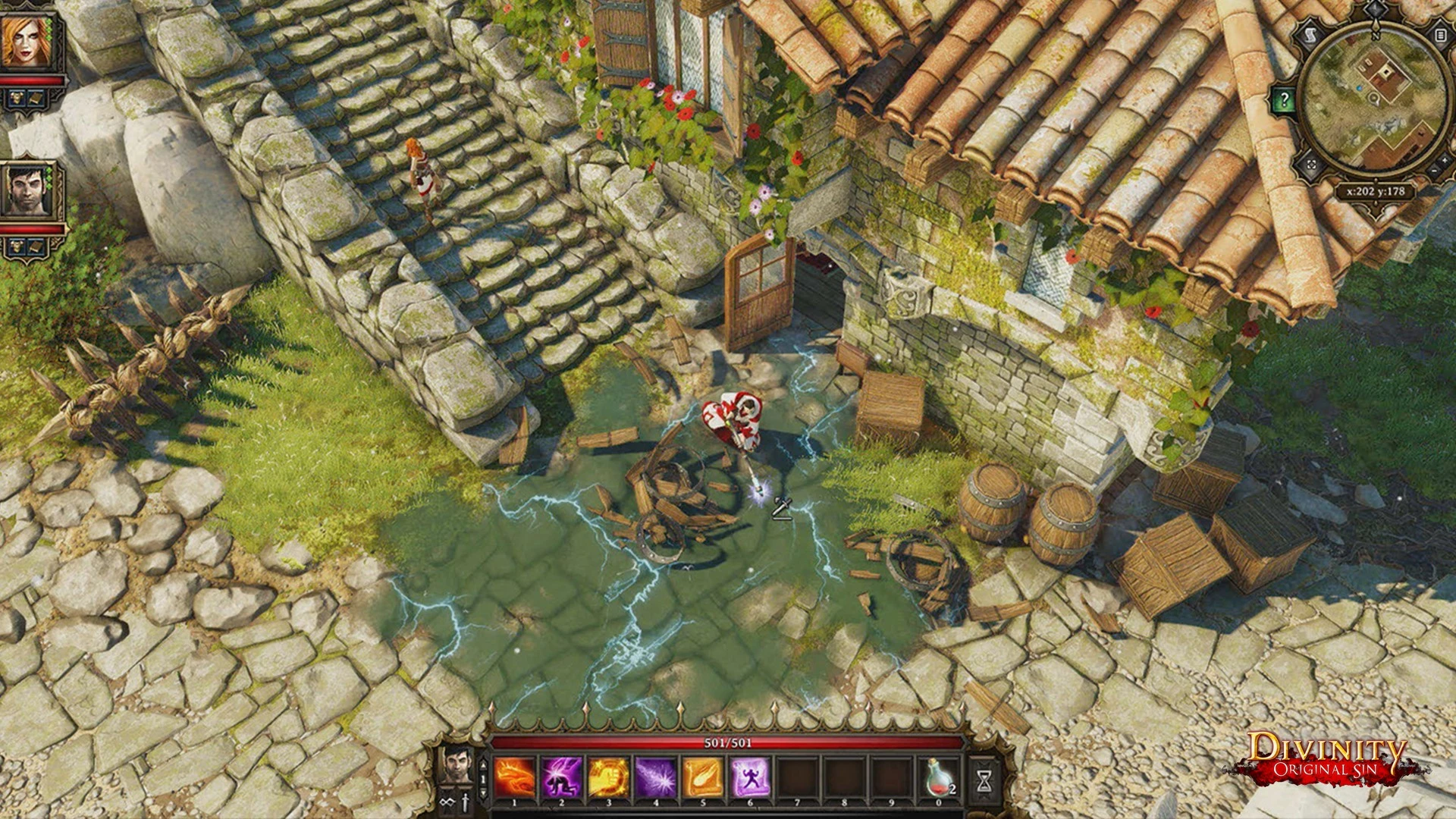Viewport: 1456px width, 819px height.
Task: Drink the red potion in hotbar slot 0
Action: [x=938, y=779]
